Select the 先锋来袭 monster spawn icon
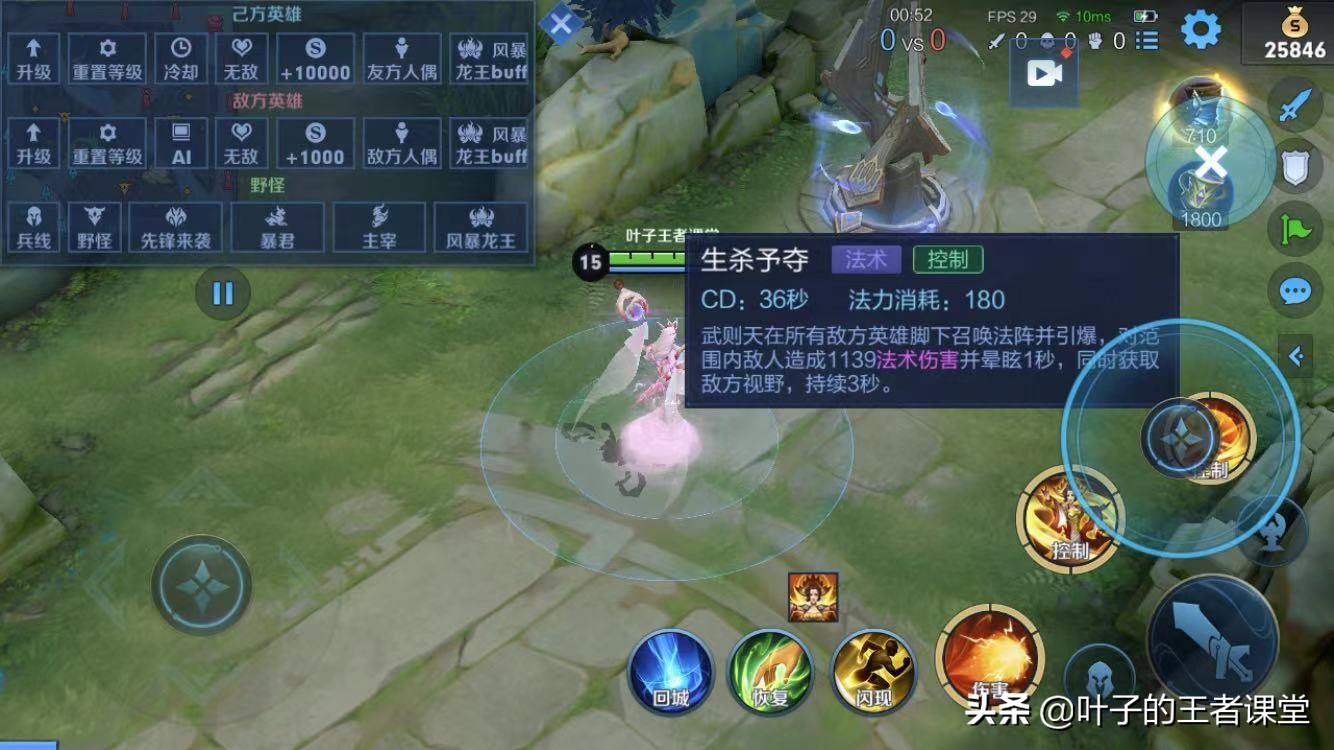This screenshot has width=1334, height=750. click(175, 225)
